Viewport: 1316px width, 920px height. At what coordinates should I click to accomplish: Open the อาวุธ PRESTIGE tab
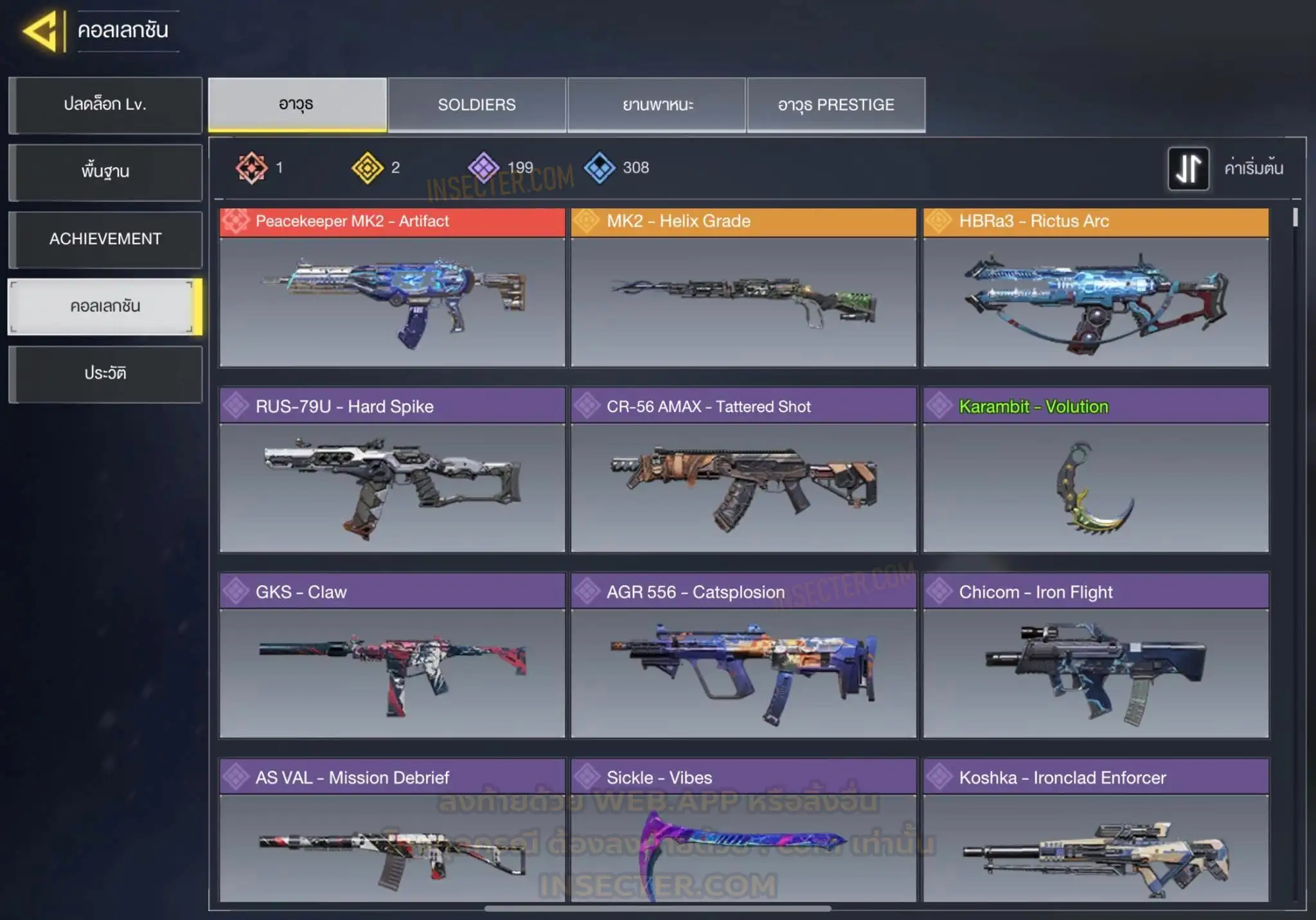point(836,105)
